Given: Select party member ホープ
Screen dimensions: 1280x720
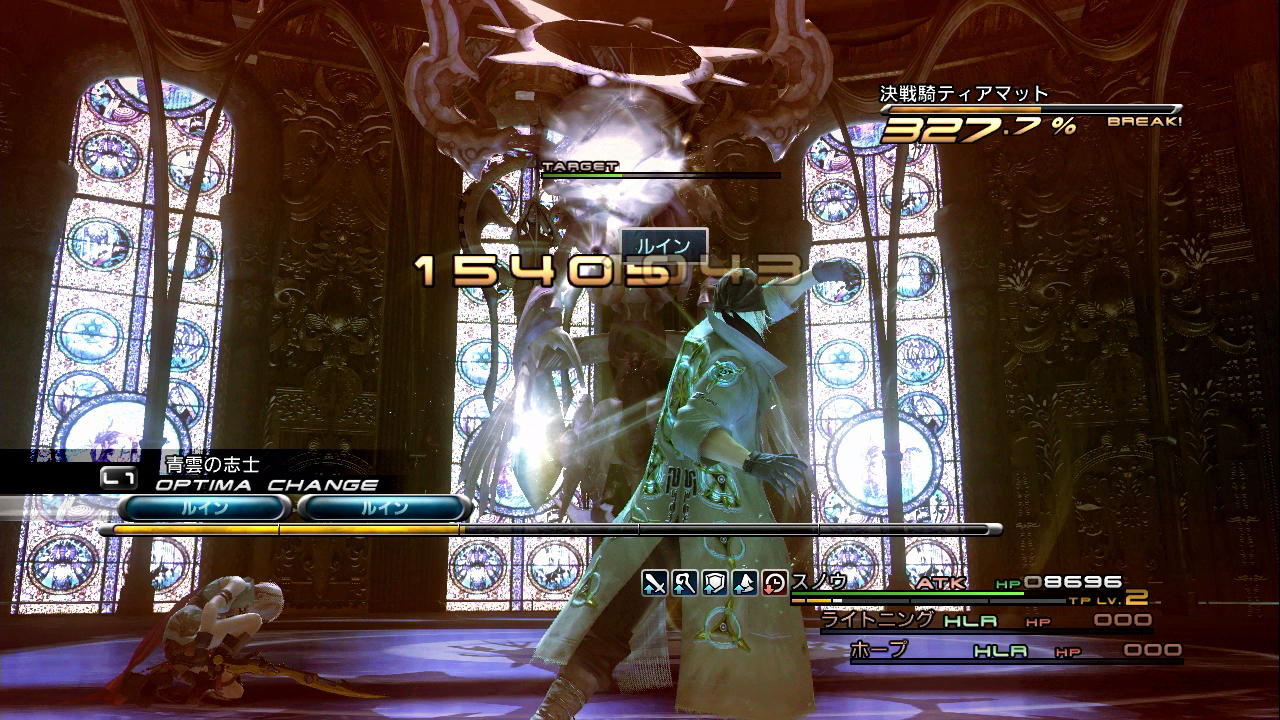Looking at the screenshot, I should click(879, 650).
